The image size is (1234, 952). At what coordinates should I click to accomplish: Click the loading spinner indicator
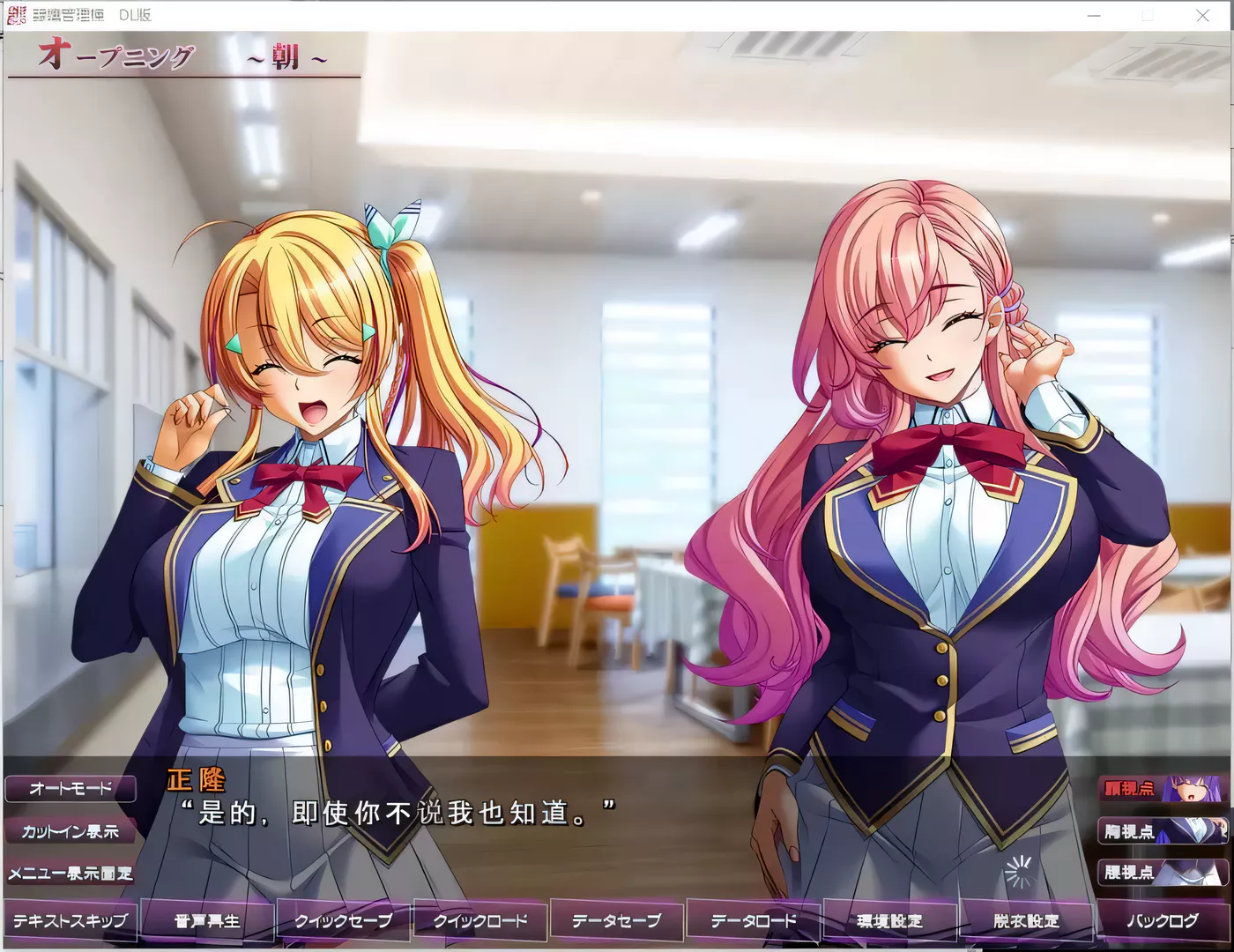[x=1019, y=873]
